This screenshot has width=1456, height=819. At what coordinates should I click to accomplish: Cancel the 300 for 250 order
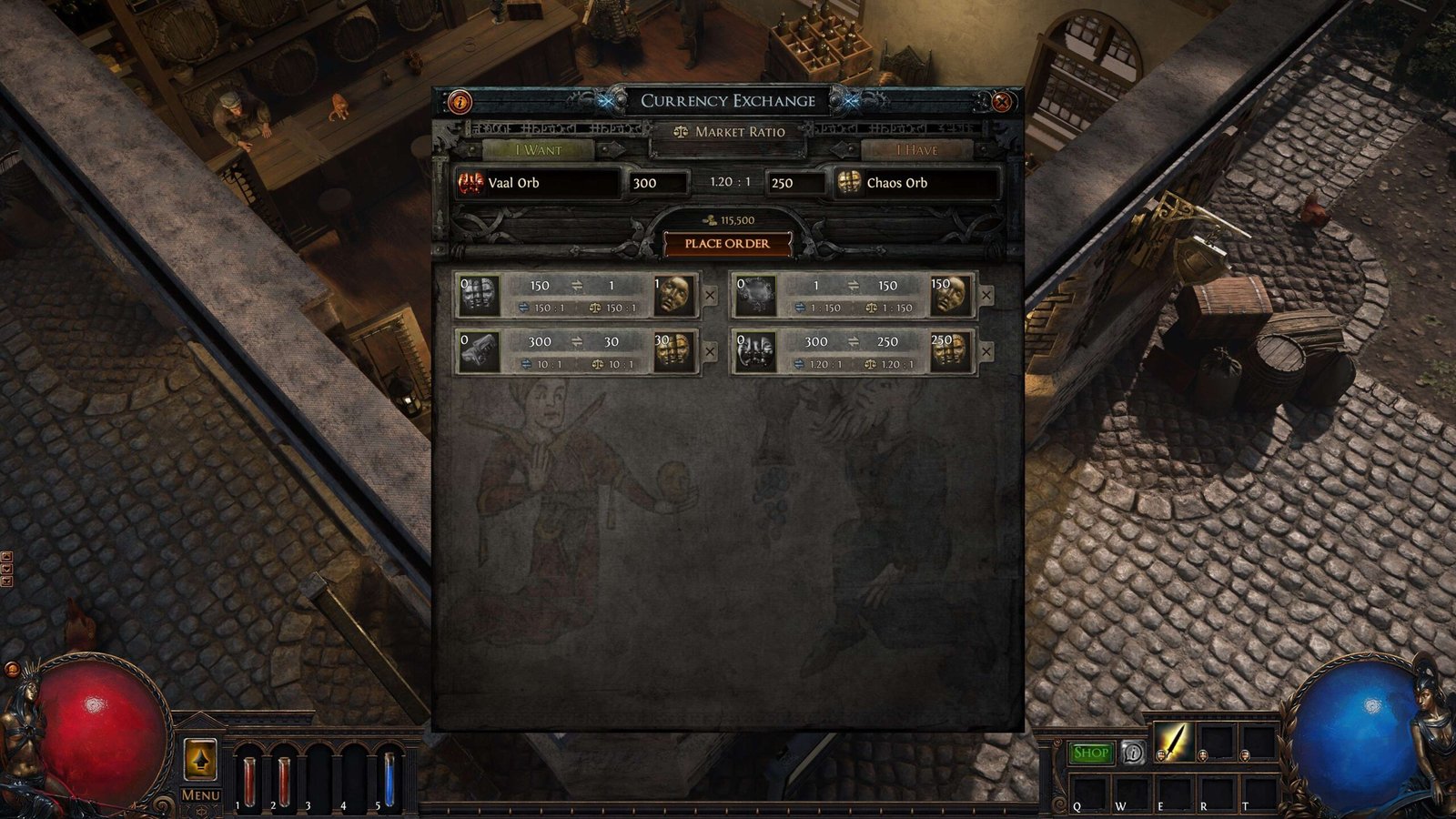pos(986,352)
